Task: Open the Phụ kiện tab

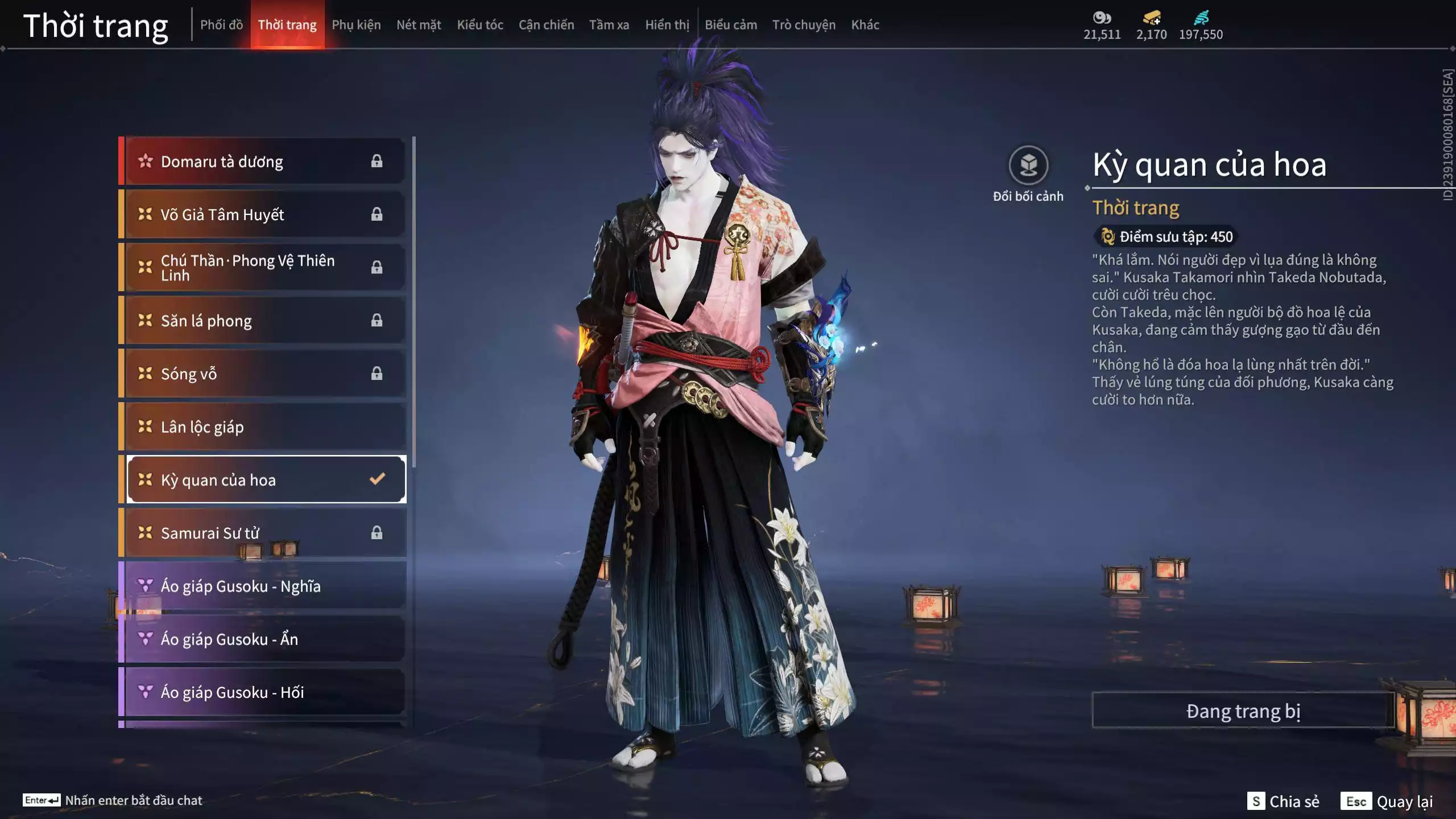Action: [x=356, y=25]
